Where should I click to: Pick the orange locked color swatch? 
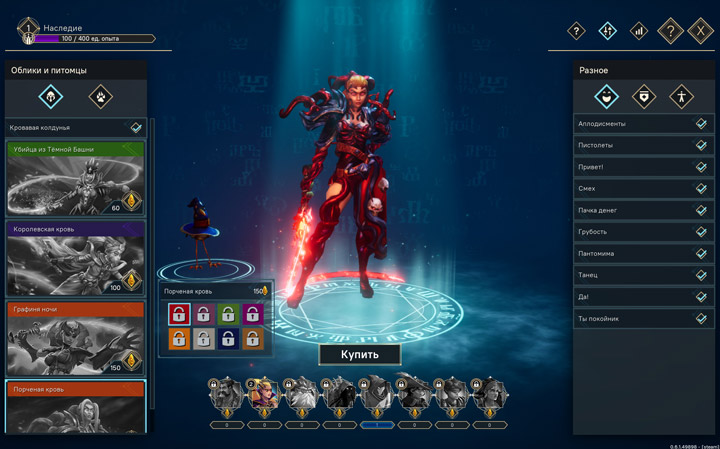click(179, 340)
